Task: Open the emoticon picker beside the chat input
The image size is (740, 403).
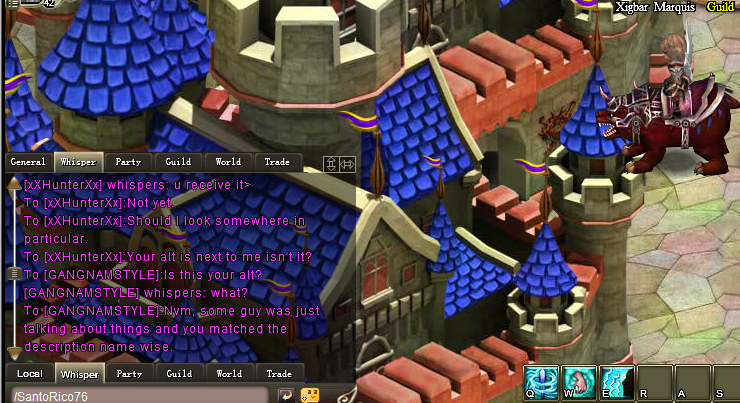Action: (309, 395)
